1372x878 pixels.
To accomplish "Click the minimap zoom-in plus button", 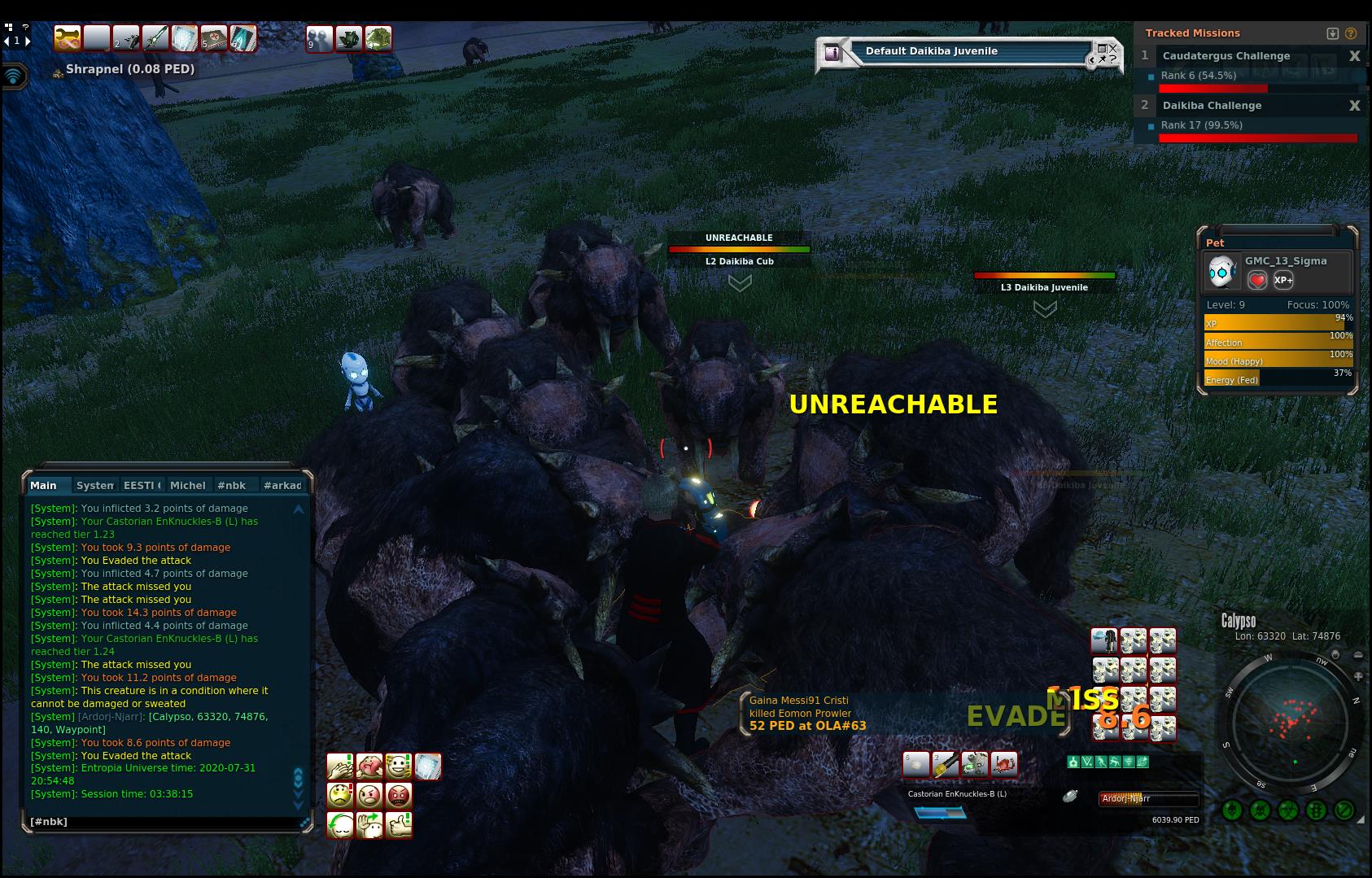I will [1358, 676].
